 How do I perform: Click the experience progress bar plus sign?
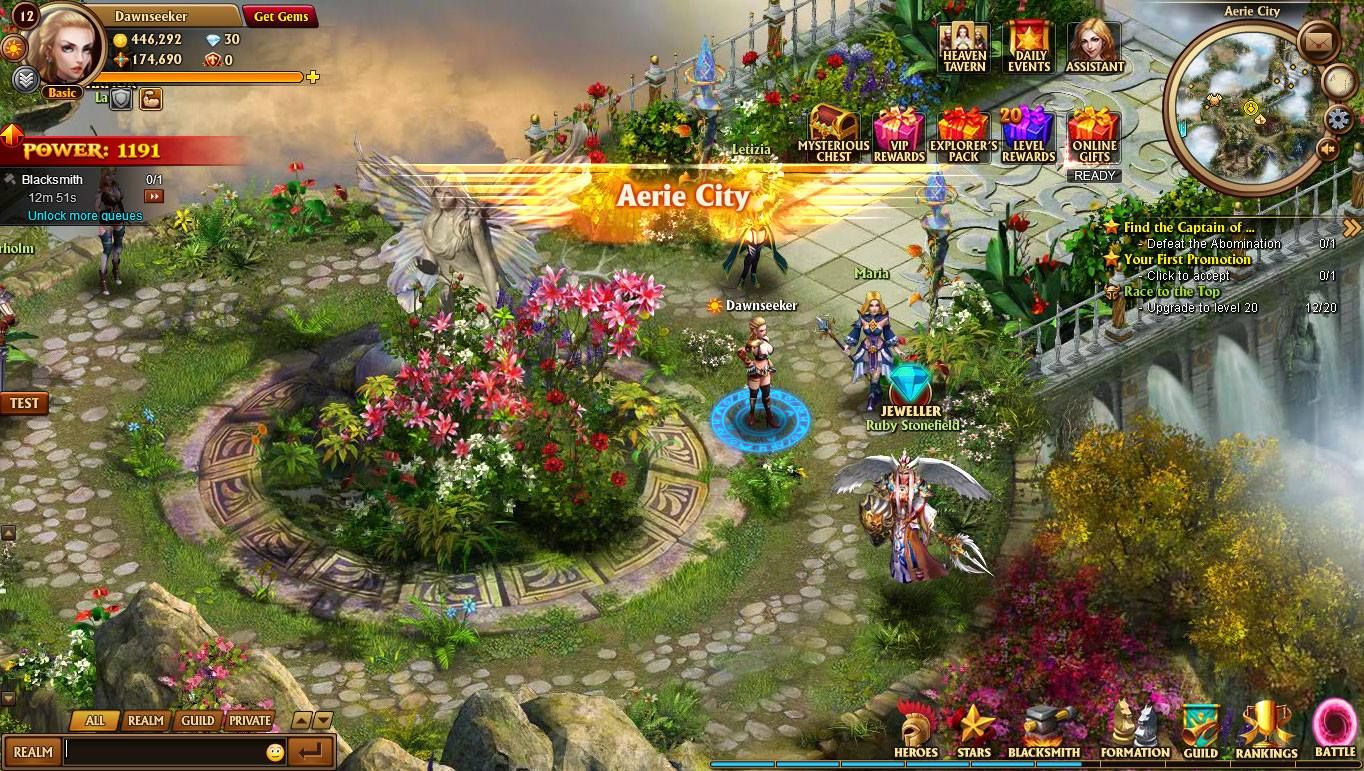tap(313, 77)
